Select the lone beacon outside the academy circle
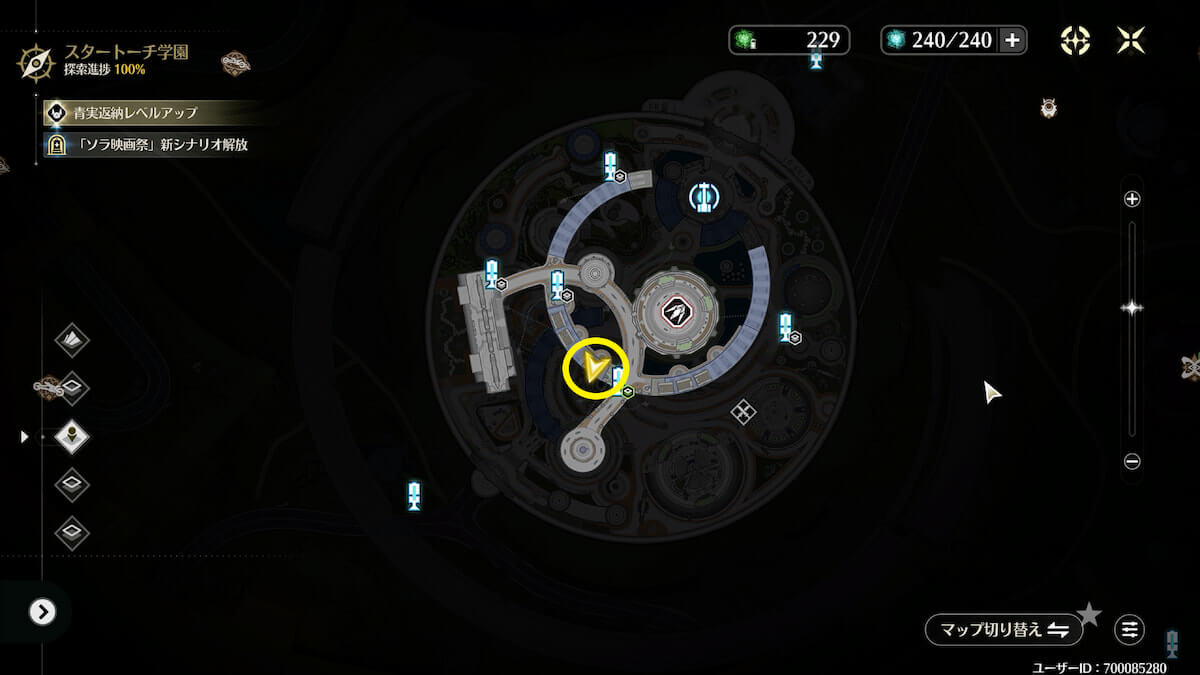The width and height of the screenshot is (1200, 675). pyautogui.click(x=414, y=494)
